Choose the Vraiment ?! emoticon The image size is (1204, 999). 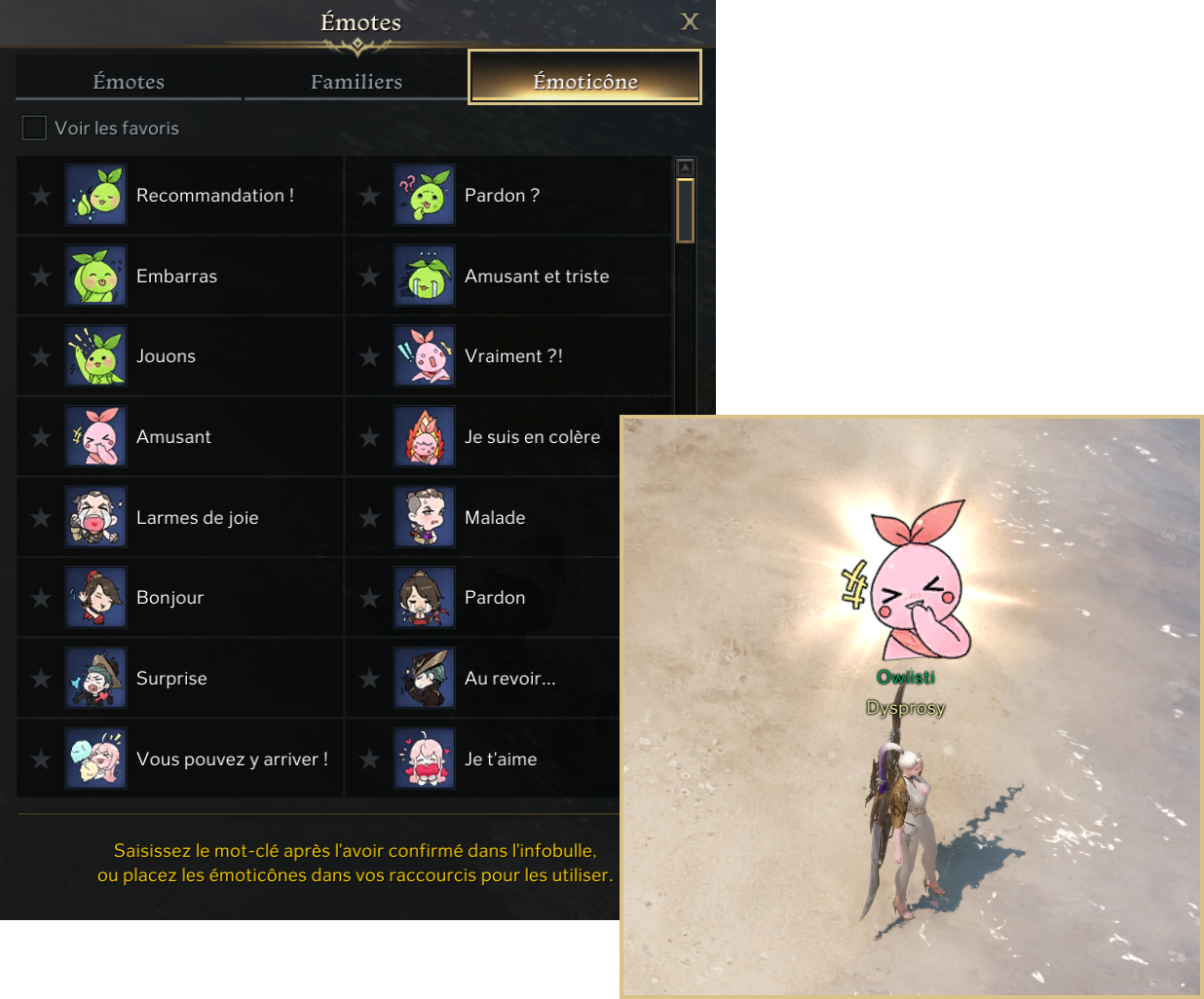424,356
